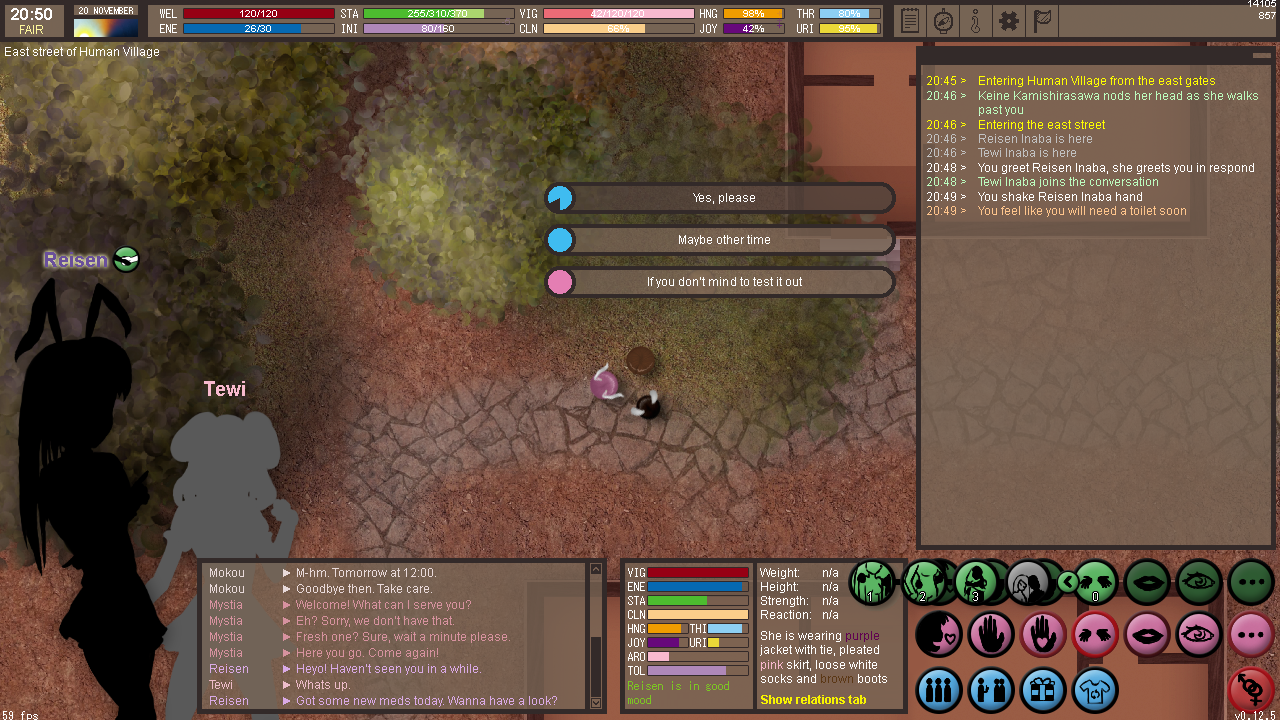Click the dialogue history scrollbar down arrow
The height and width of the screenshot is (720, 1280).
click(596, 702)
